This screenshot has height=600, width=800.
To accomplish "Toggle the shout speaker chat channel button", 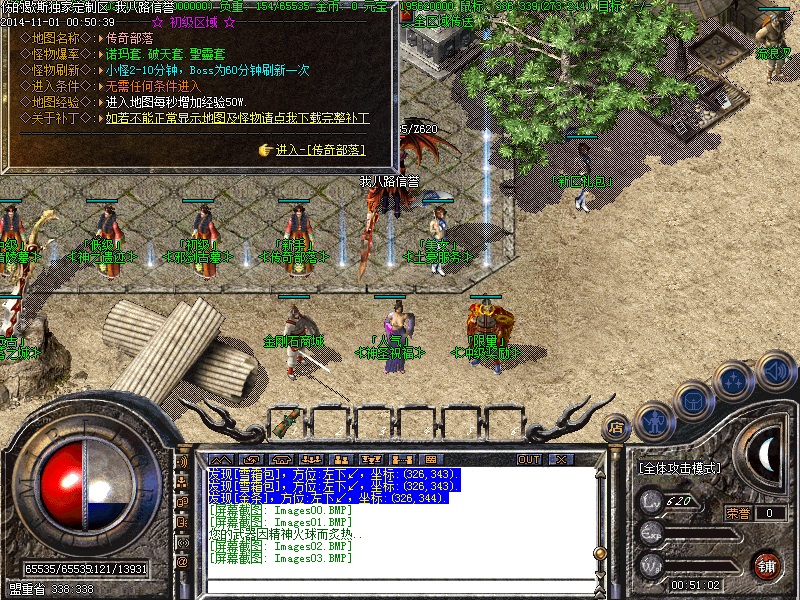I will 182,463.
